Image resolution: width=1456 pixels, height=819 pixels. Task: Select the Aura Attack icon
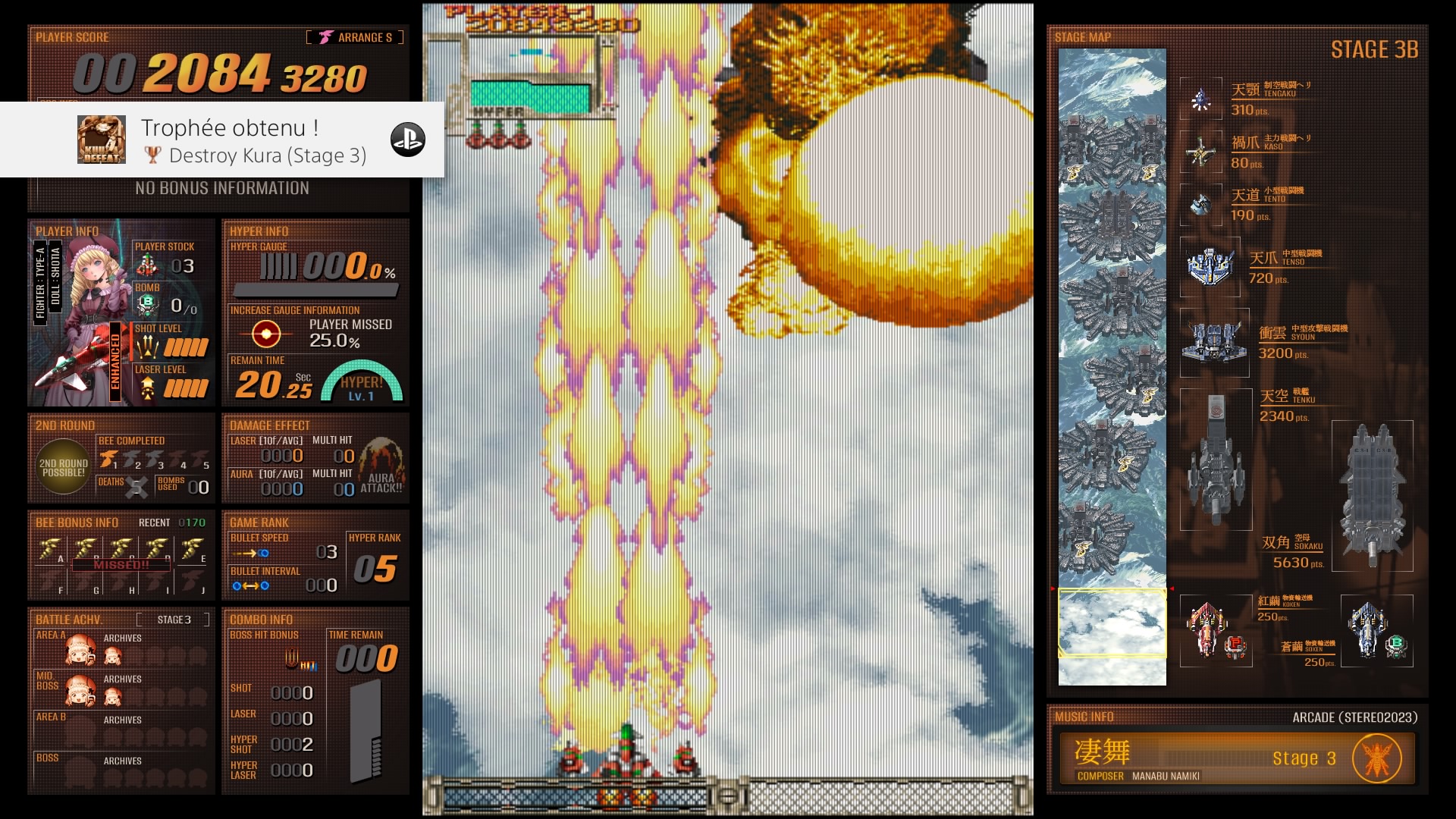click(x=381, y=464)
